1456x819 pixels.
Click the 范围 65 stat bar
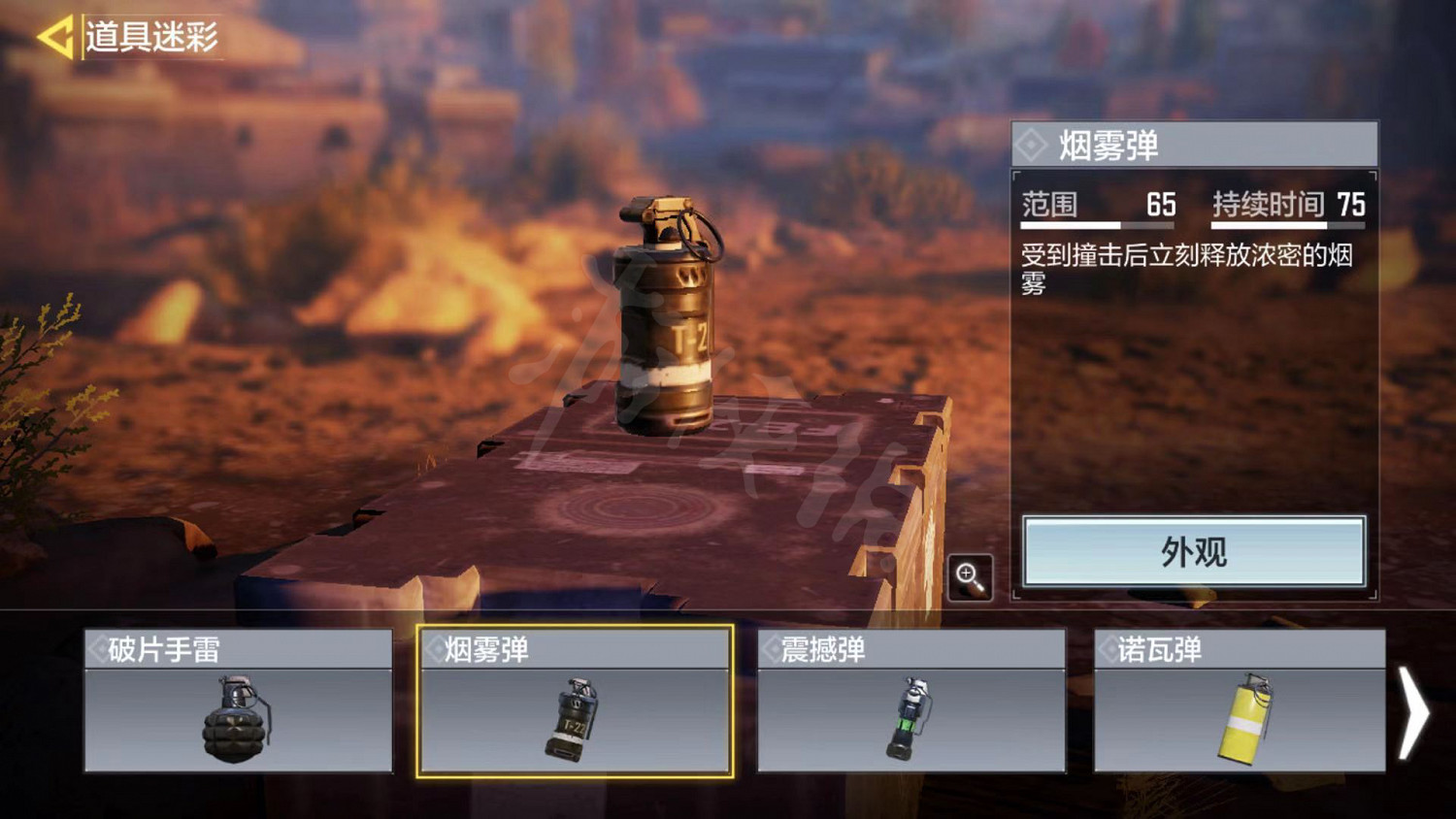[1097, 205]
